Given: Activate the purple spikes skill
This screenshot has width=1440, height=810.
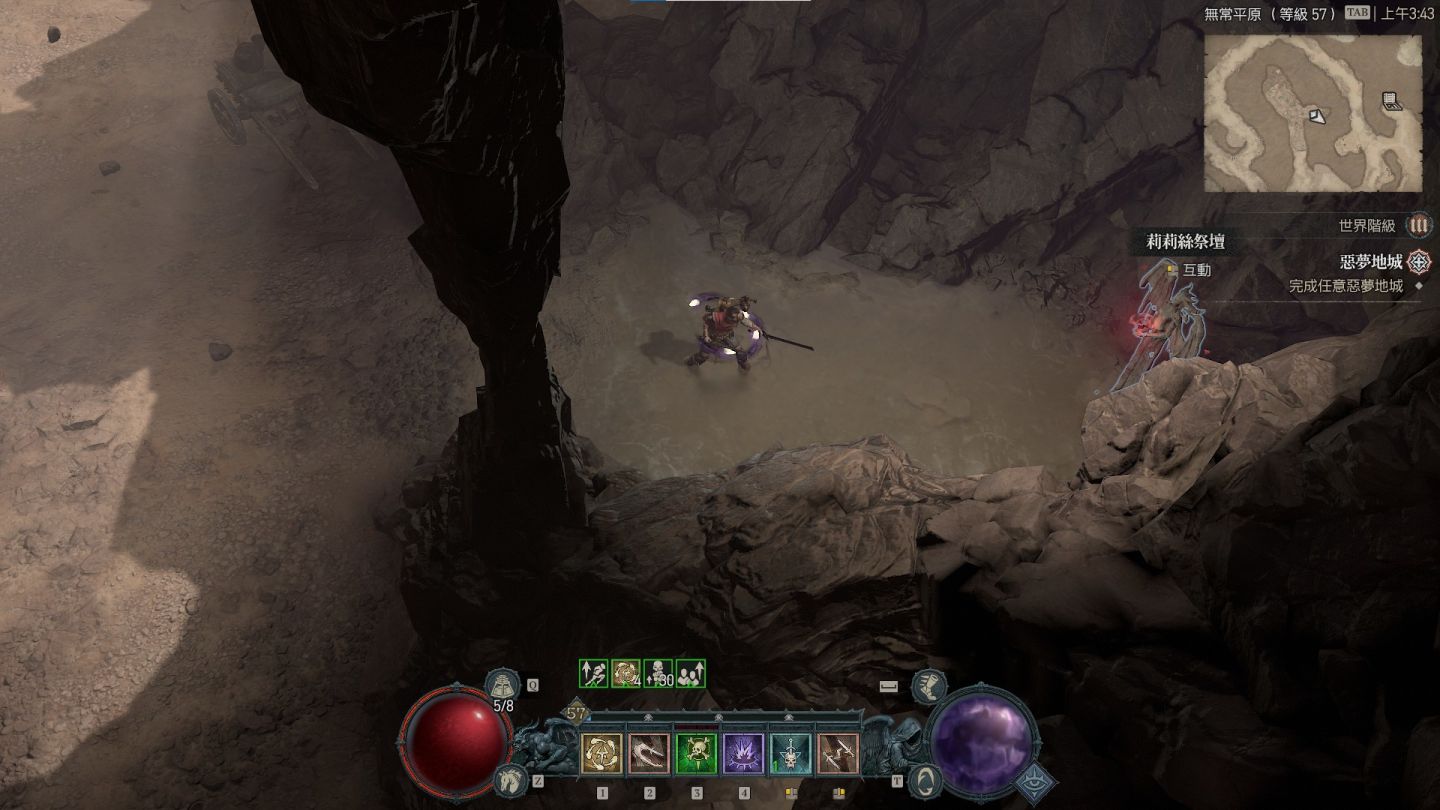Looking at the screenshot, I should click(x=744, y=753).
